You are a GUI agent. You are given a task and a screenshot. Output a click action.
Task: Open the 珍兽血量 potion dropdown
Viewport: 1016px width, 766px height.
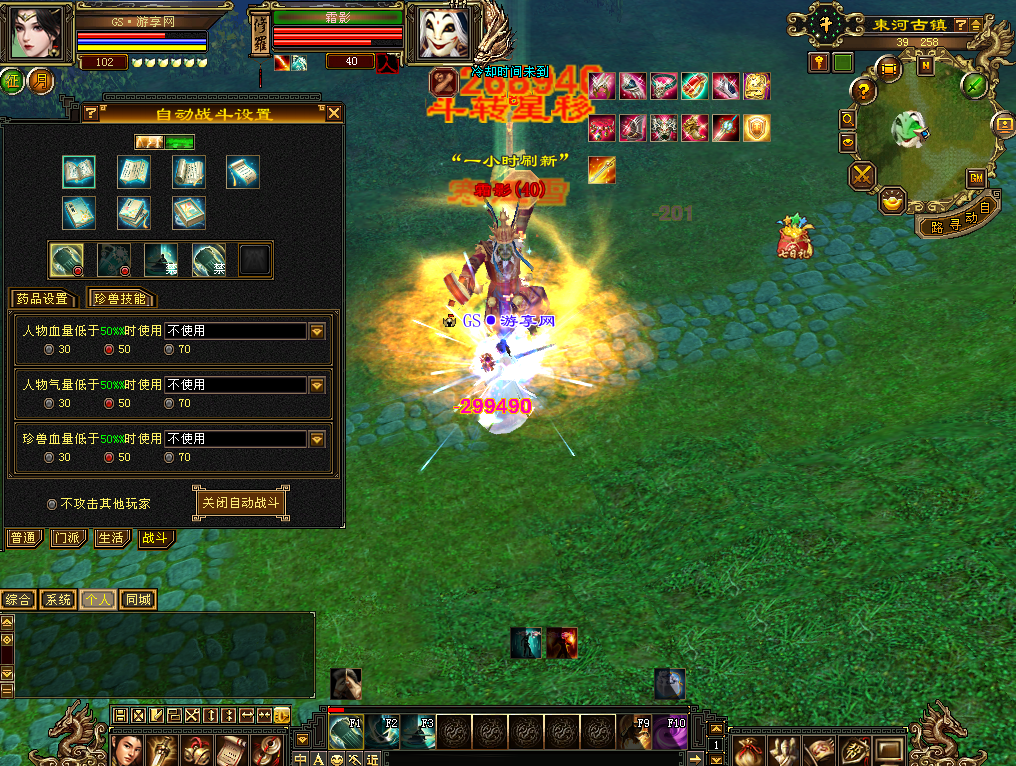(x=317, y=439)
